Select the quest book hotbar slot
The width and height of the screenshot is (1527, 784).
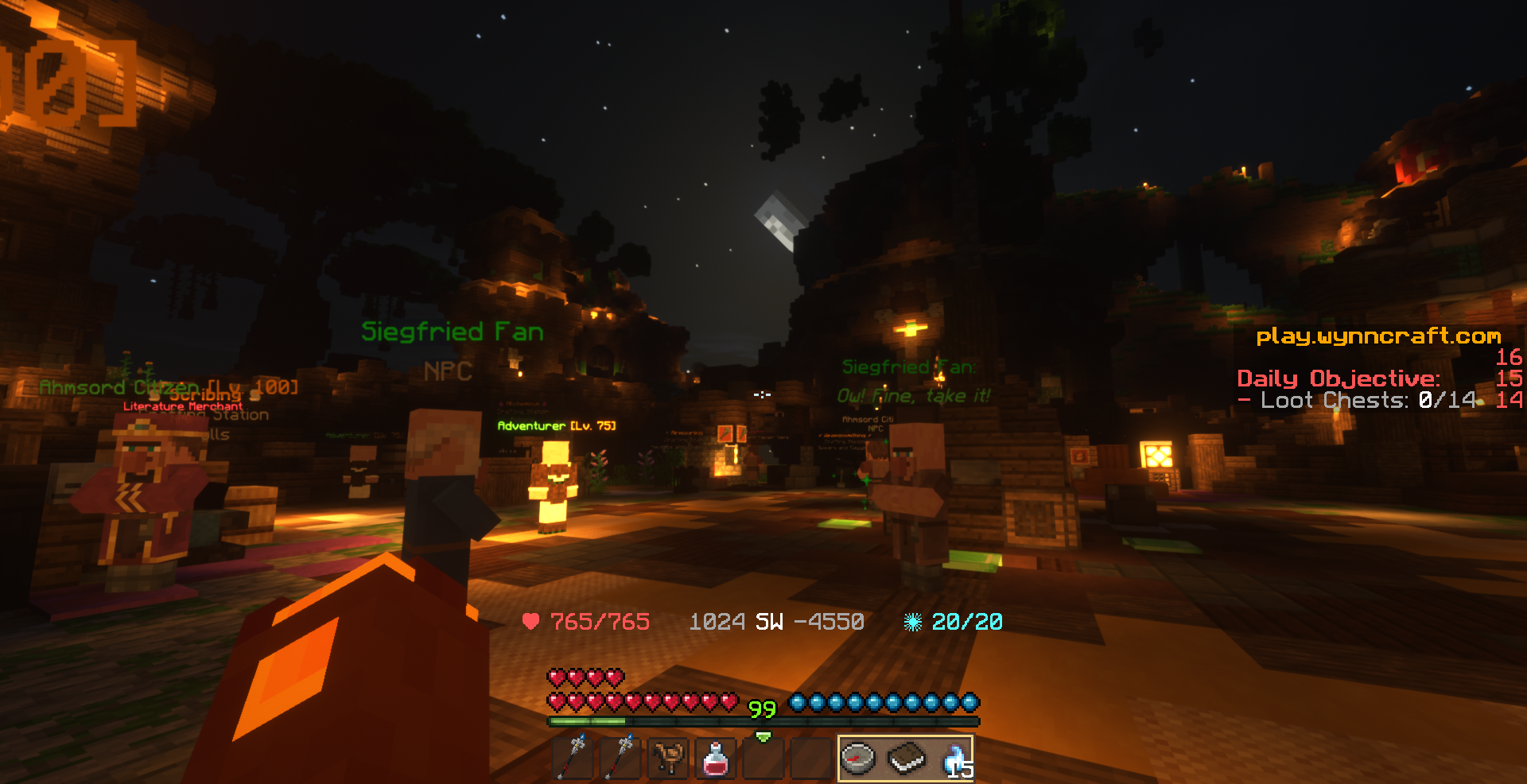(x=907, y=758)
